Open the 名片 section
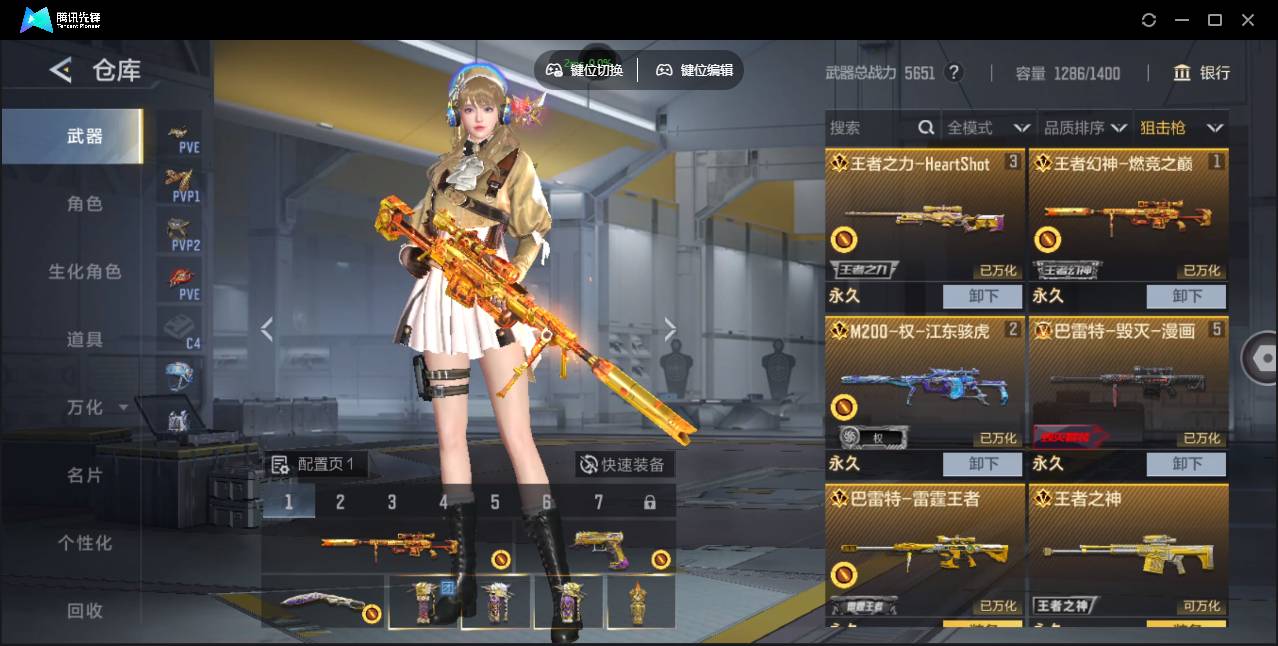This screenshot has width=1278, height=646. 85,476
